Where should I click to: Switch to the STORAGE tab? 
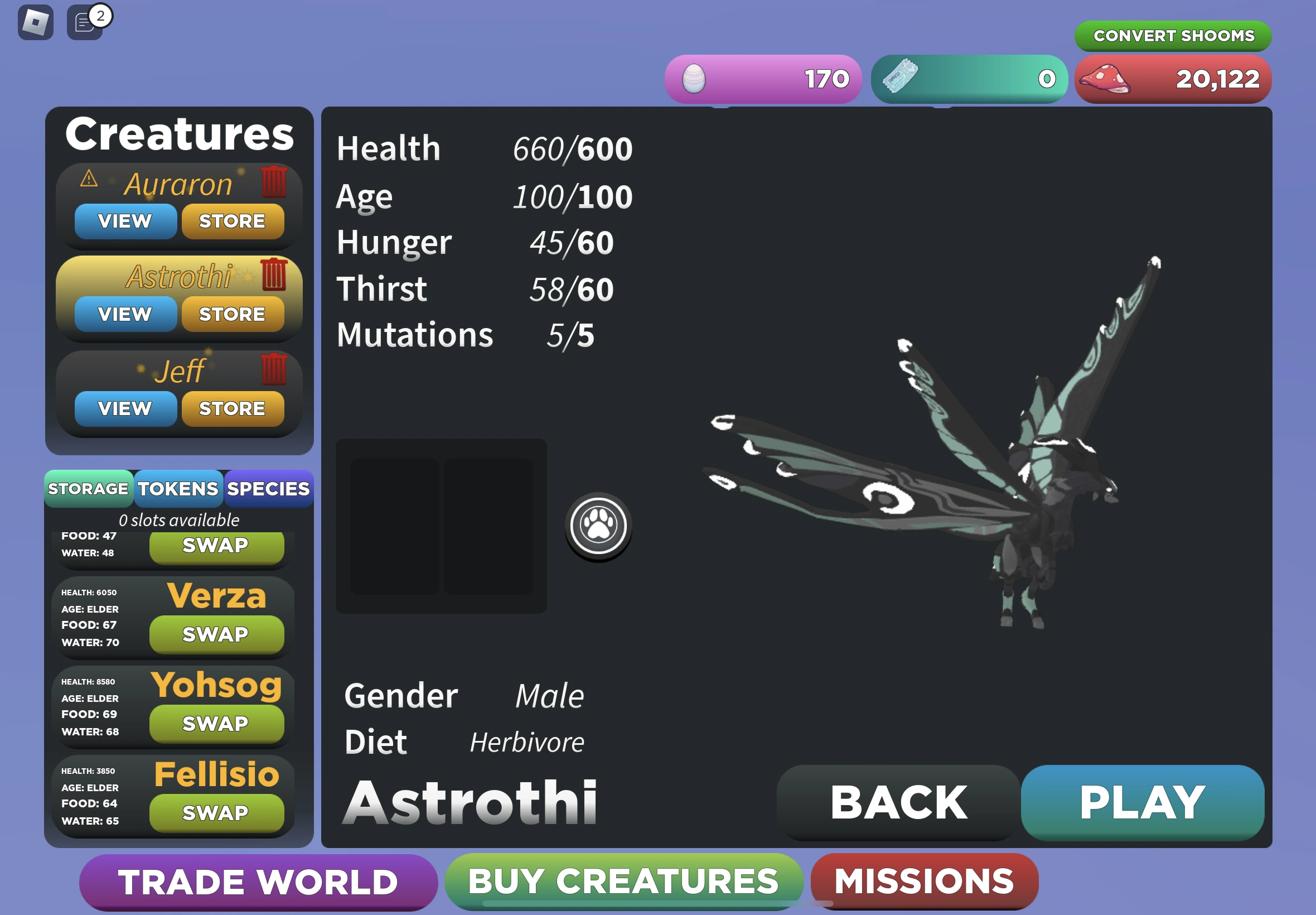[x=89, y=488]
